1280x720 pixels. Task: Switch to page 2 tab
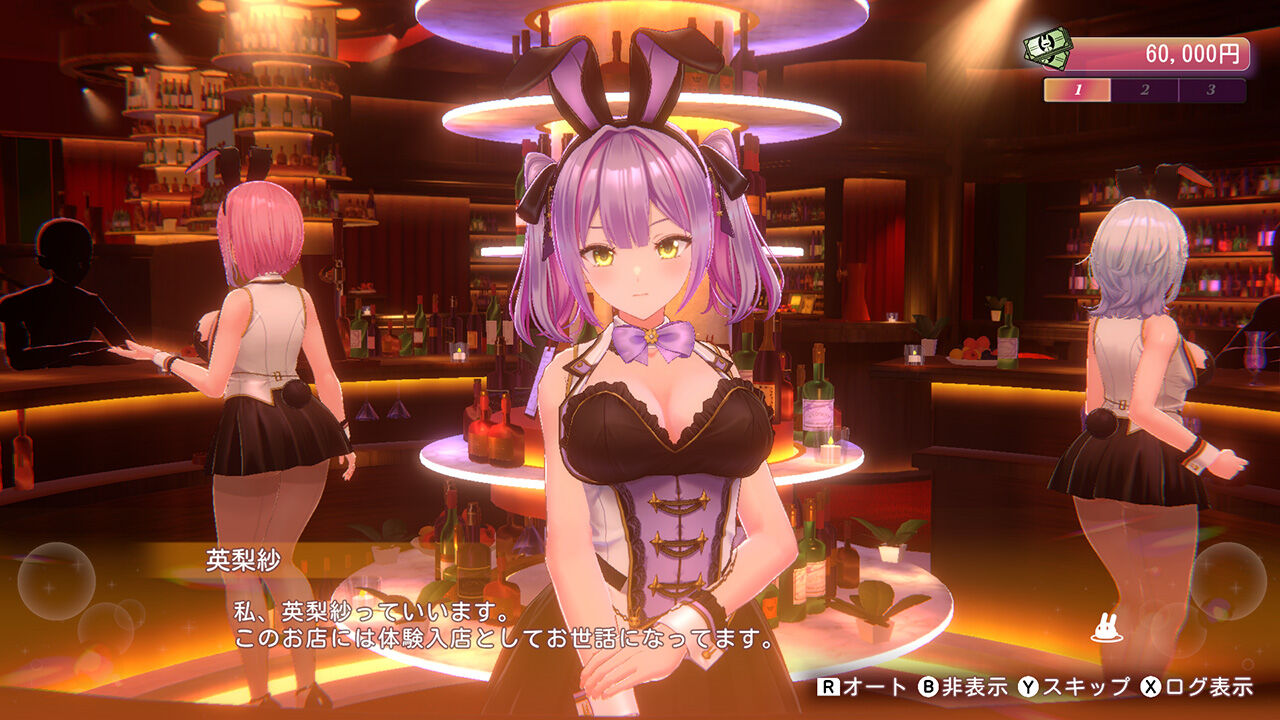pos(1144,89)
